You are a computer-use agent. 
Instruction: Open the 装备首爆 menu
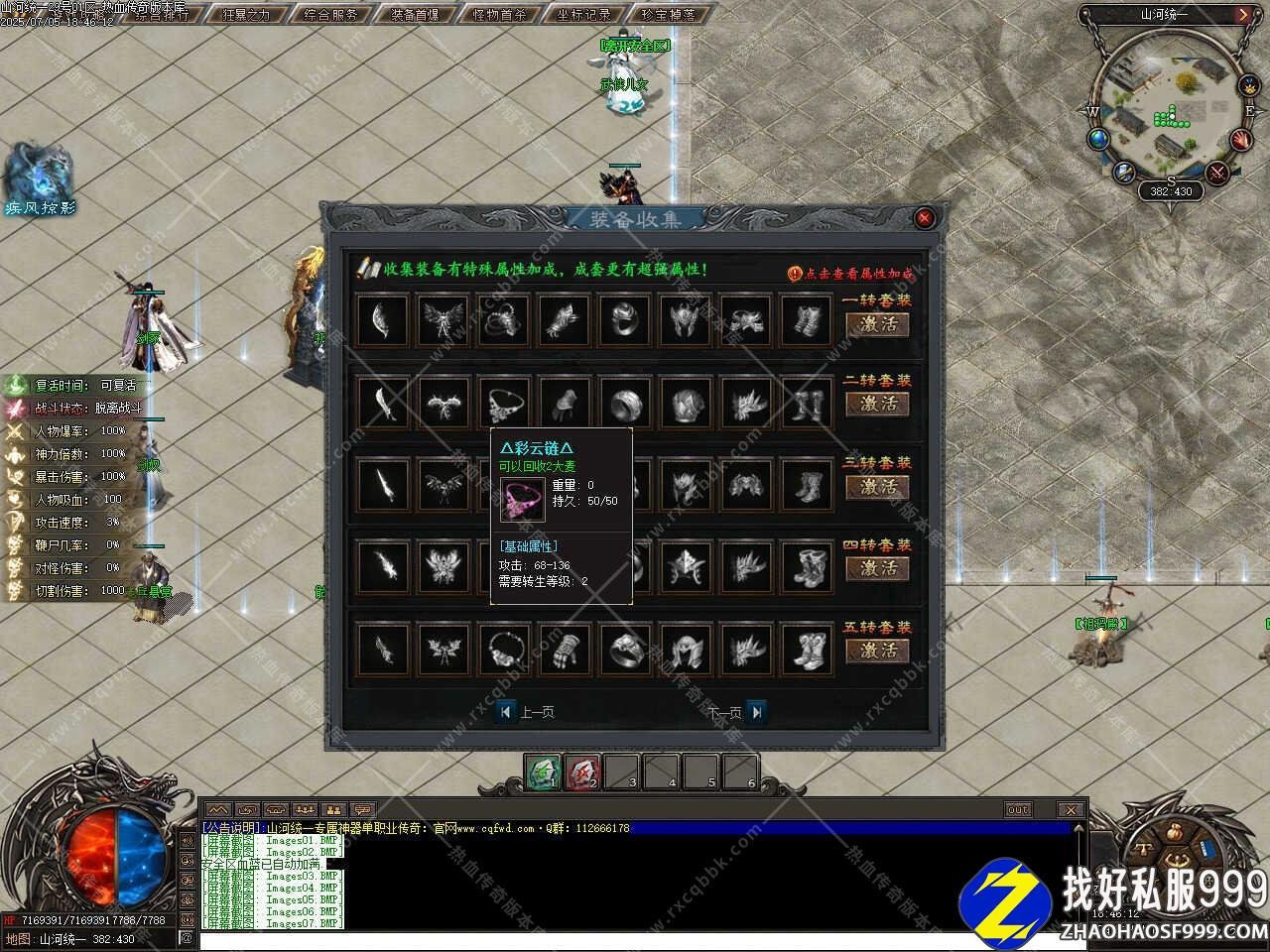(415, 15)
